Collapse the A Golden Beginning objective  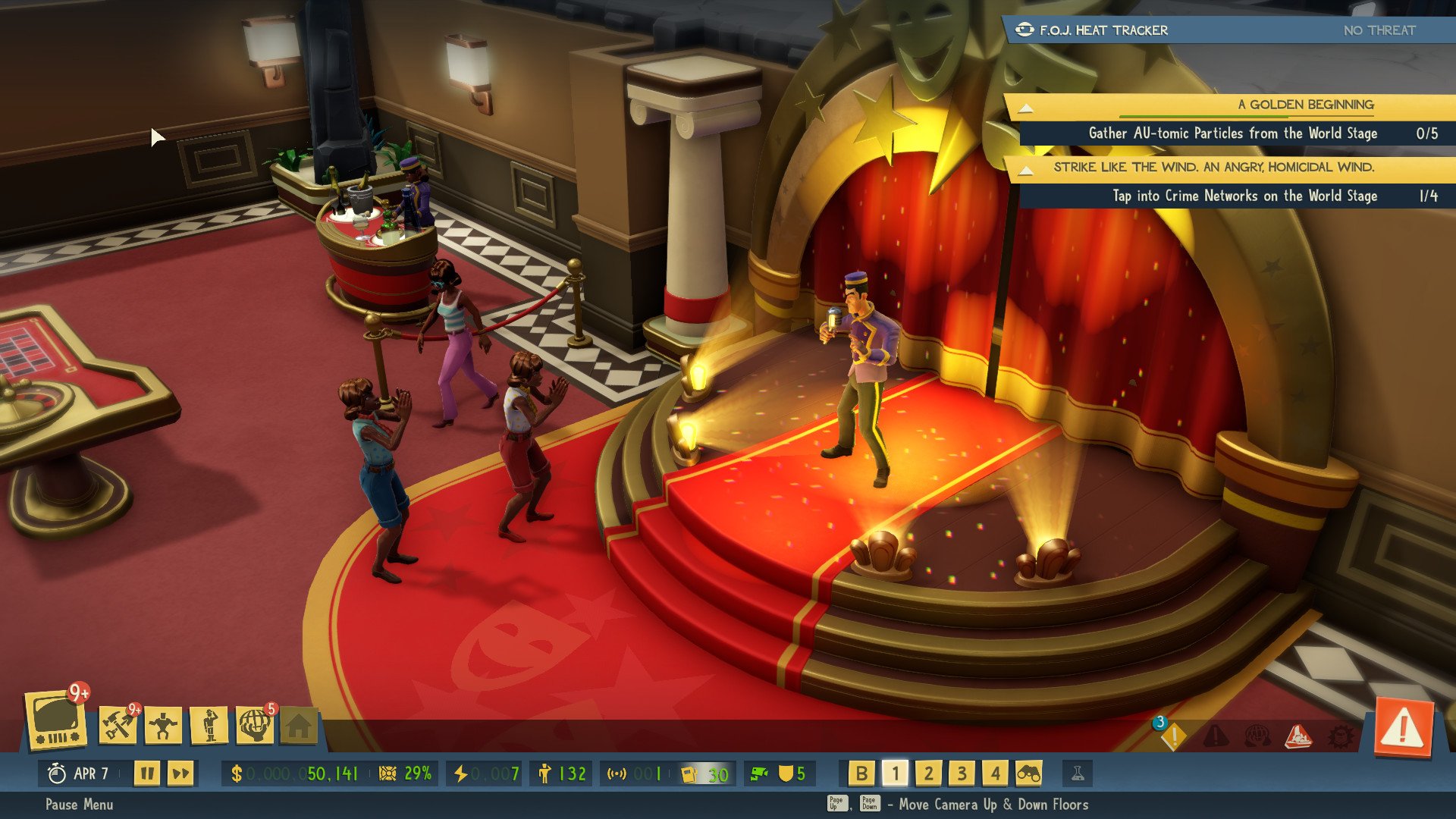click(x=1025, y=108)
